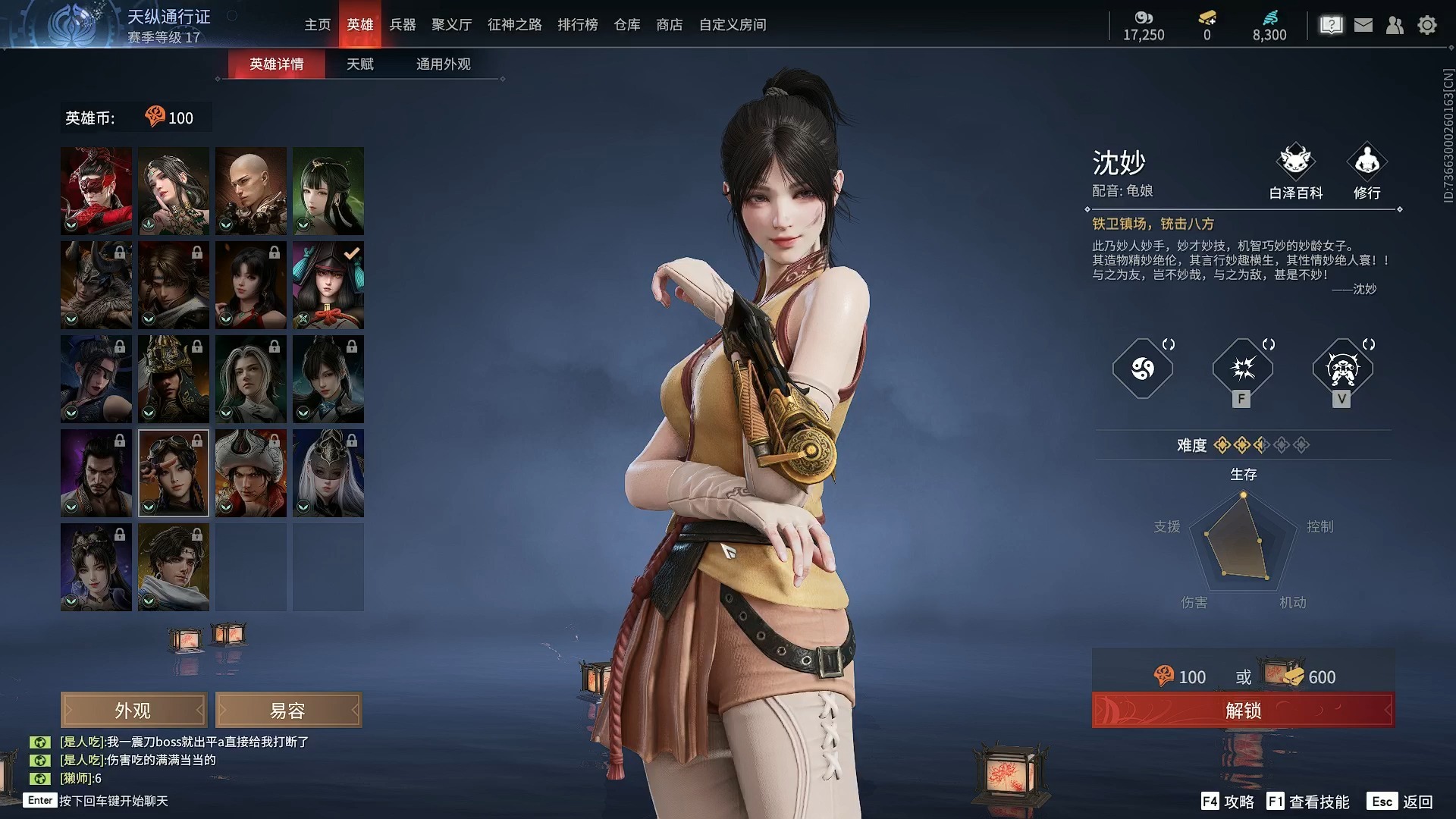1456x819 pixels.
Task: View the F skill hexagon icon
Action: (1243, 369)
